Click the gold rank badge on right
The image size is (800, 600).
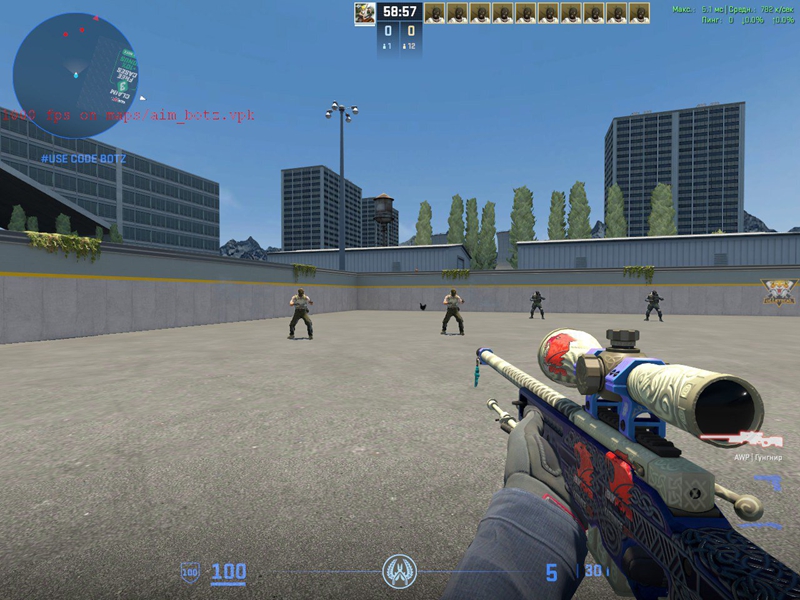(778, 294)
